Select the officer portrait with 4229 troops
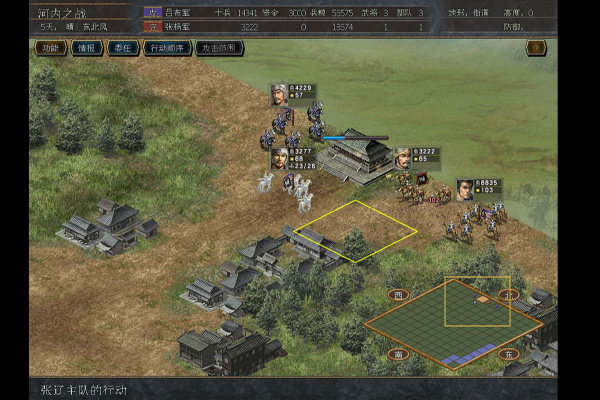This screenshot has height=400, width=600. (278, 94)
